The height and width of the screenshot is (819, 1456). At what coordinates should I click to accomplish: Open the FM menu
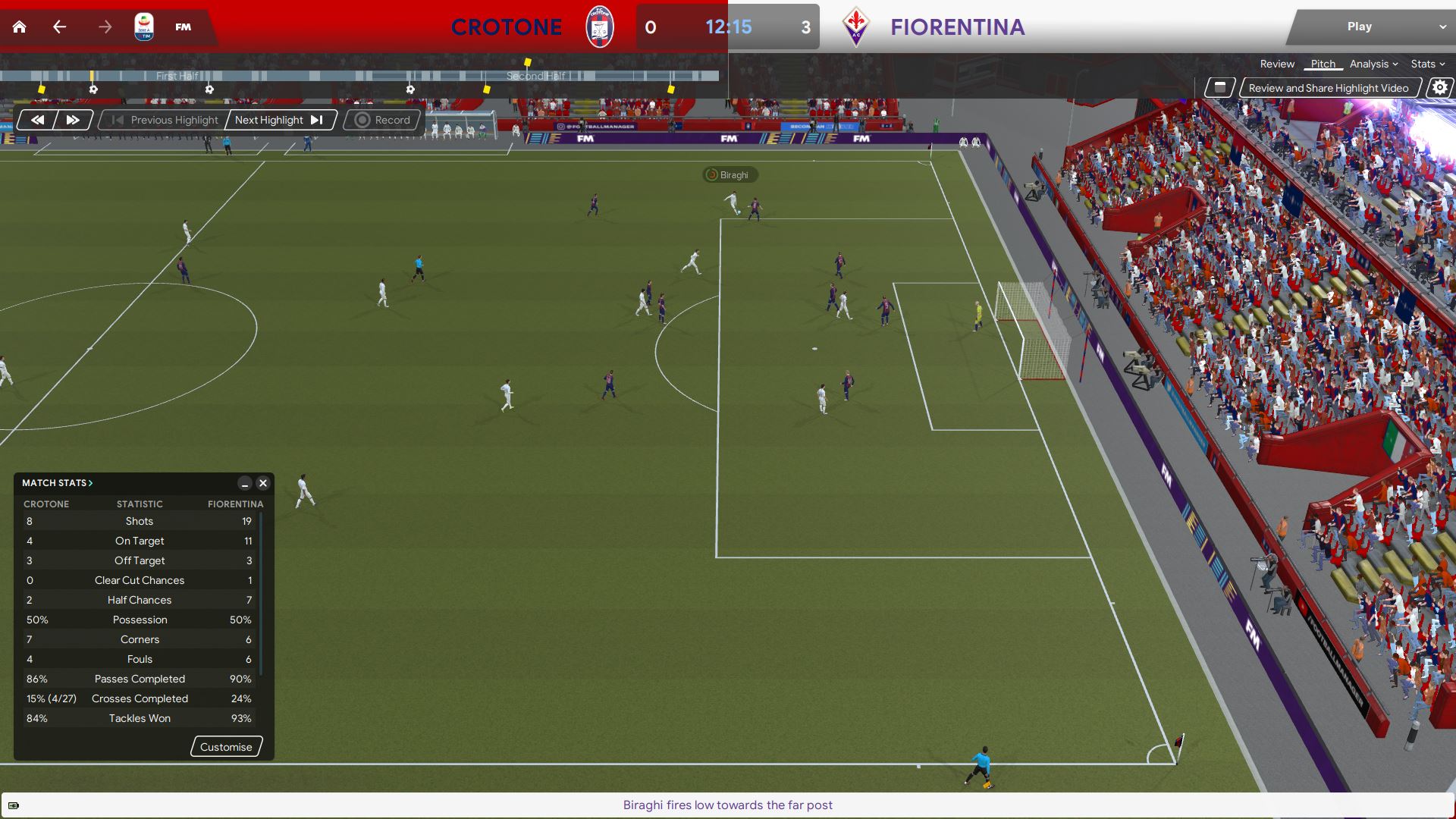pos(184,27)
